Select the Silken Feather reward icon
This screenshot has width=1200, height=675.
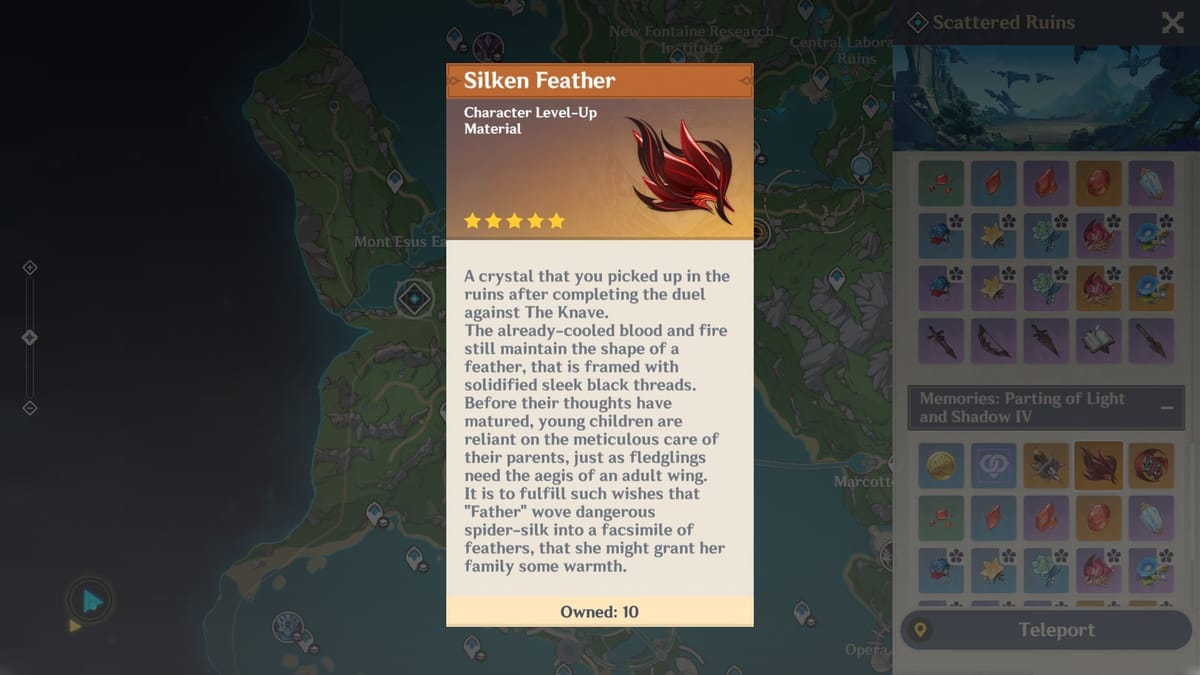tap(1098, 466)
